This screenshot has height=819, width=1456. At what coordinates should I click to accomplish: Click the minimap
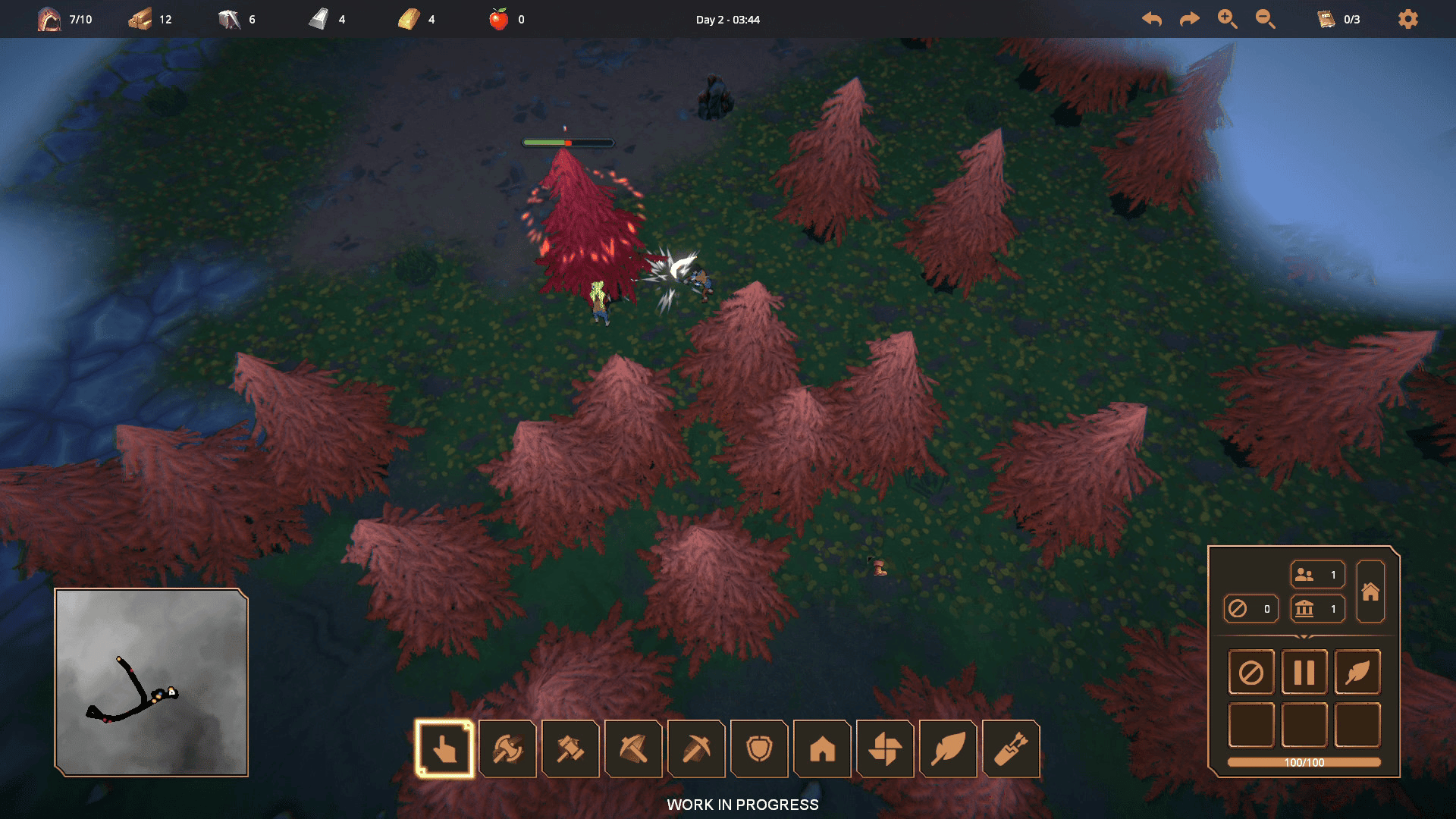coord(152,682)
